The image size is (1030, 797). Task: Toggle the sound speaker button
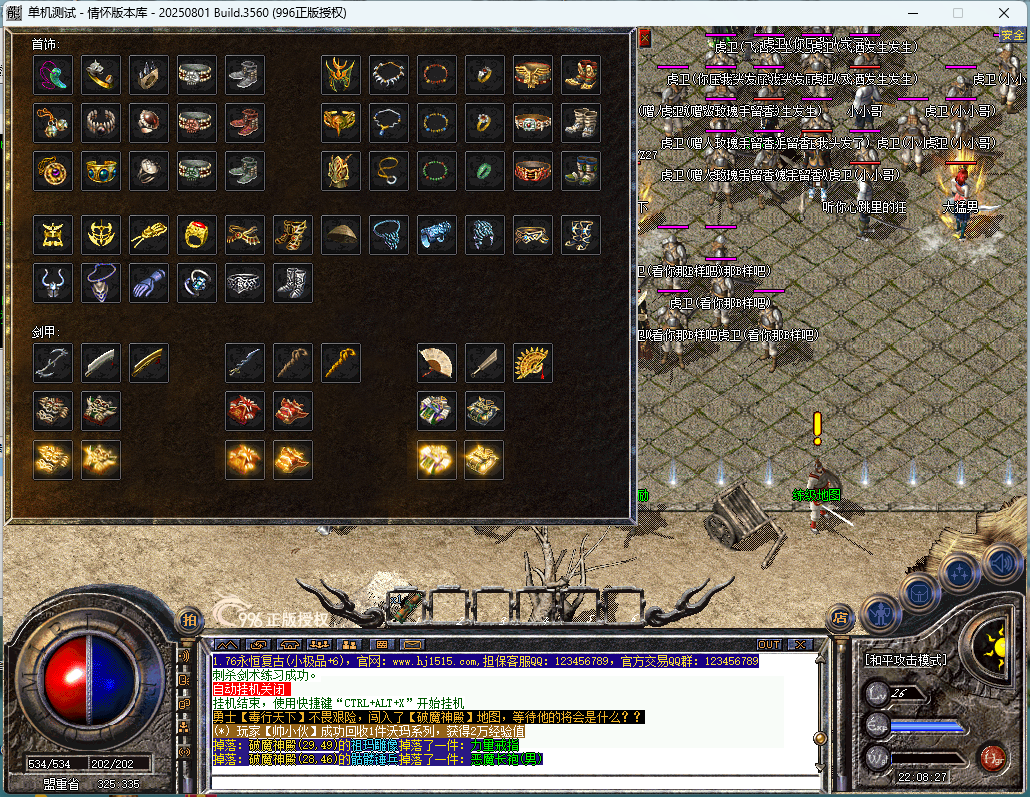(x=1000, y=564)
